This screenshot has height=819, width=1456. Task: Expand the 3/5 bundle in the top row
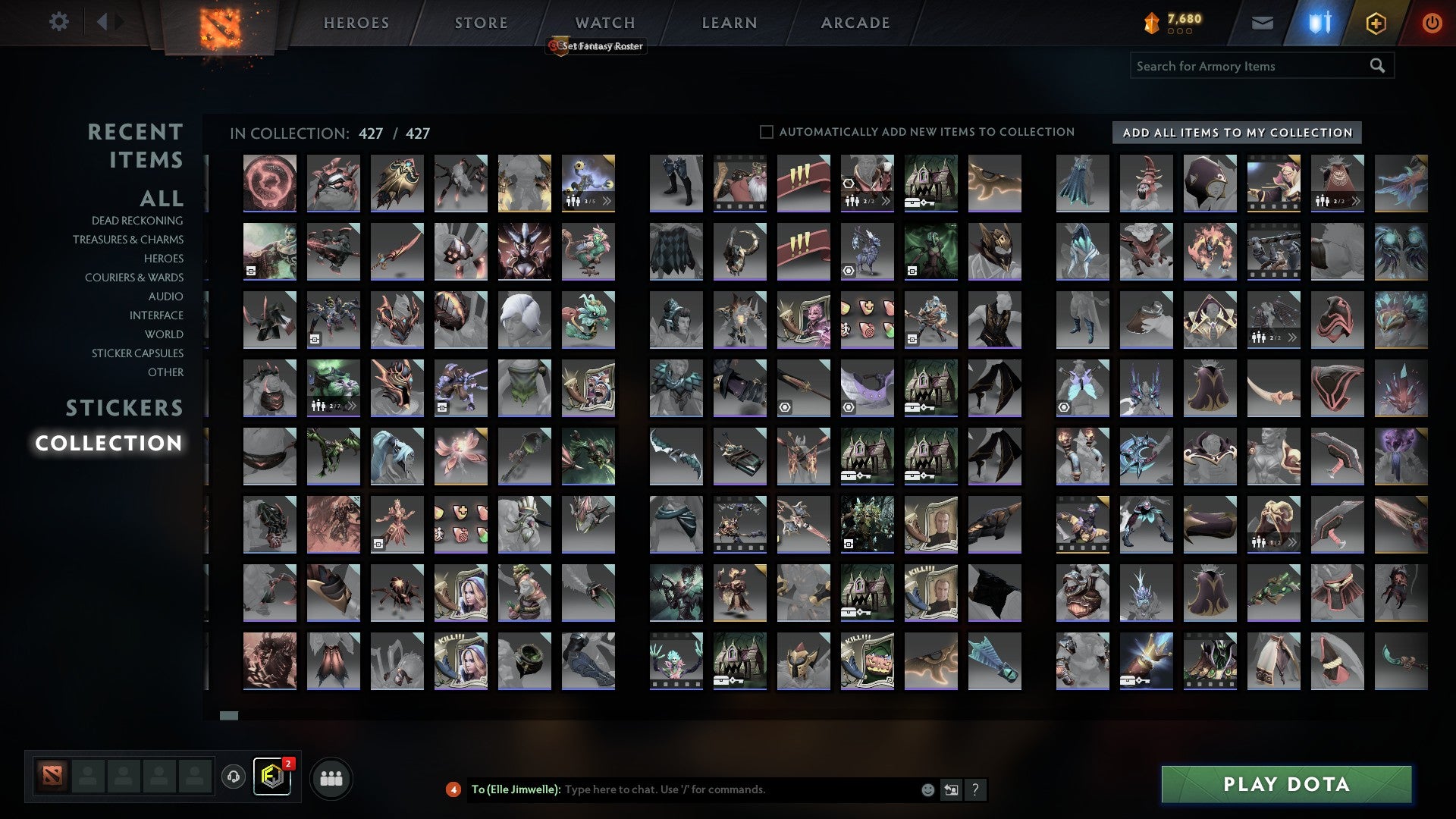pyautogui.click(x=607, y=201)
